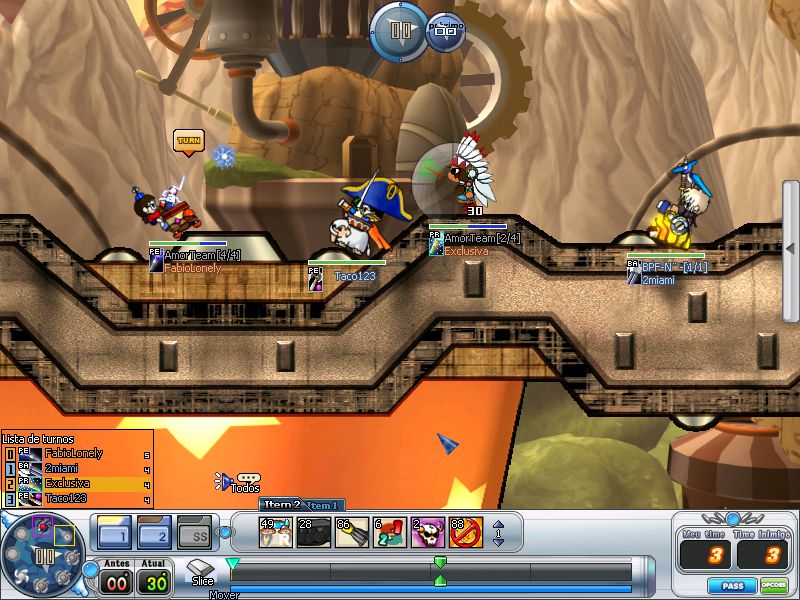Select the item slot showing 86

pos(350,532)
